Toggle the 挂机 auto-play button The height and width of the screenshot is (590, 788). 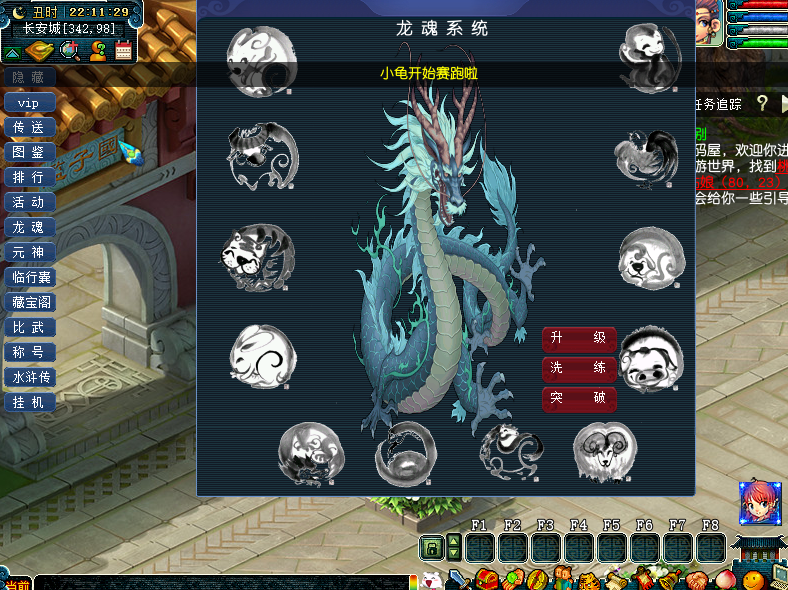point(29,403)
